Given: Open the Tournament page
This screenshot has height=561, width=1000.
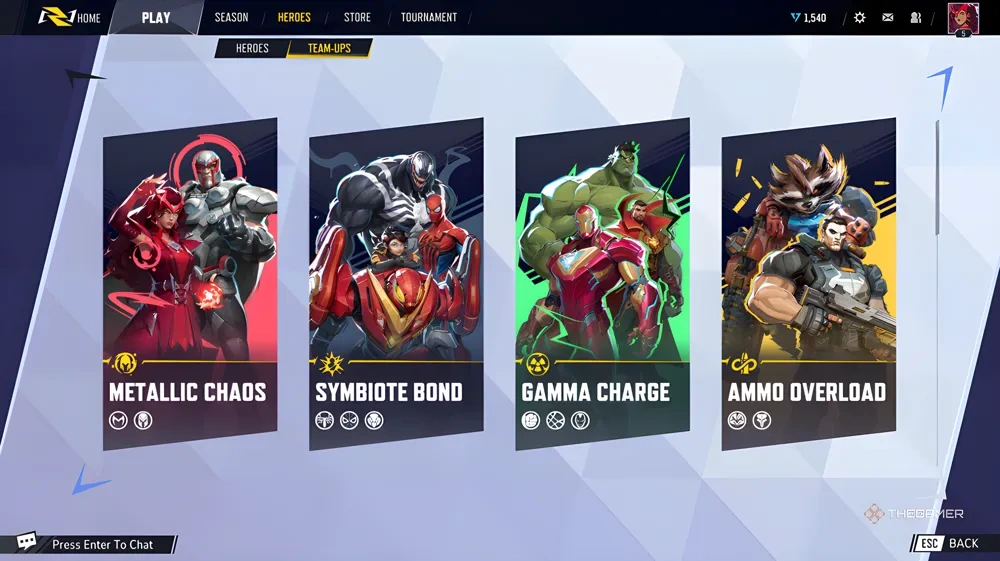Looking at the screenshot, I should 429,17.
